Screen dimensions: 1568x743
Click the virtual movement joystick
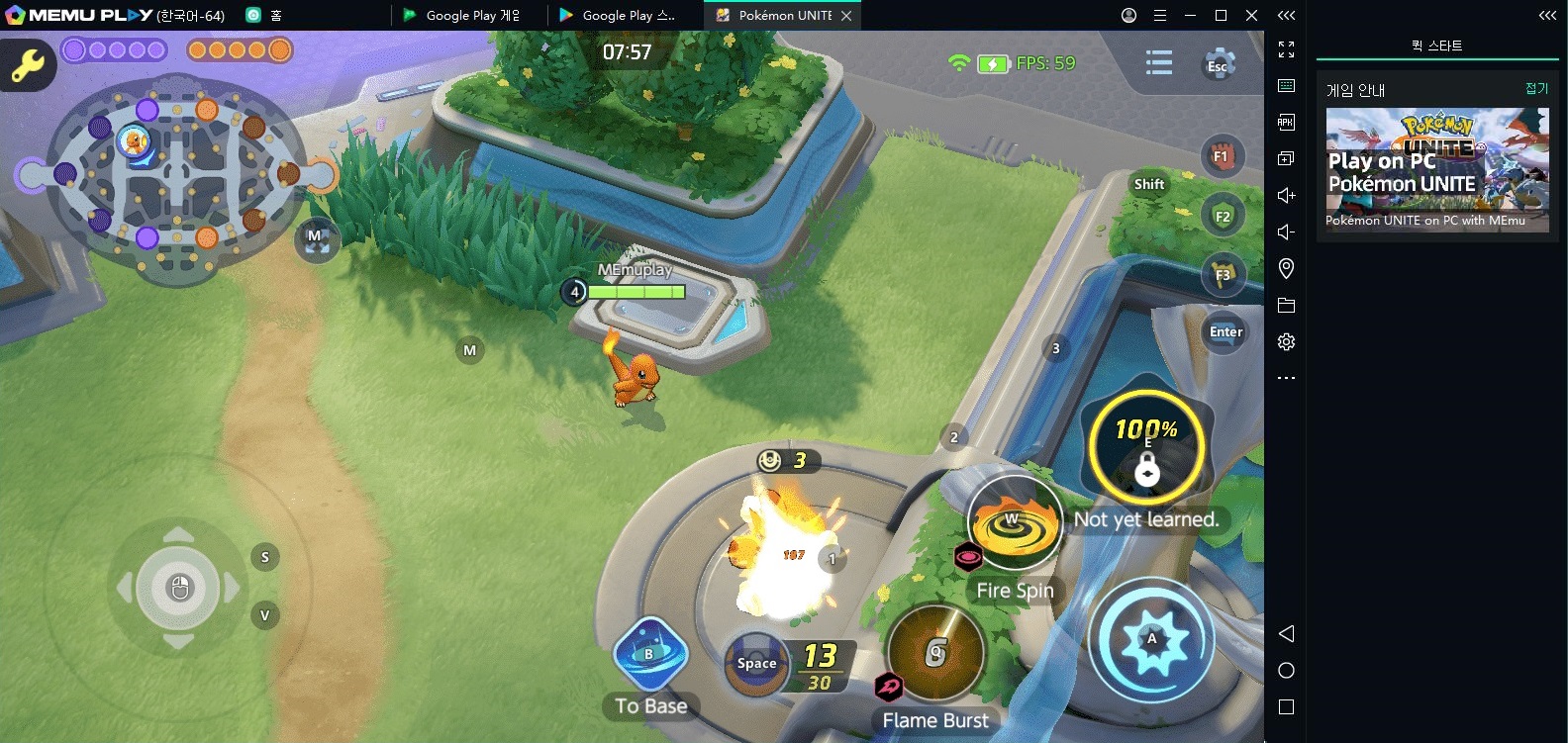[178, 588]
